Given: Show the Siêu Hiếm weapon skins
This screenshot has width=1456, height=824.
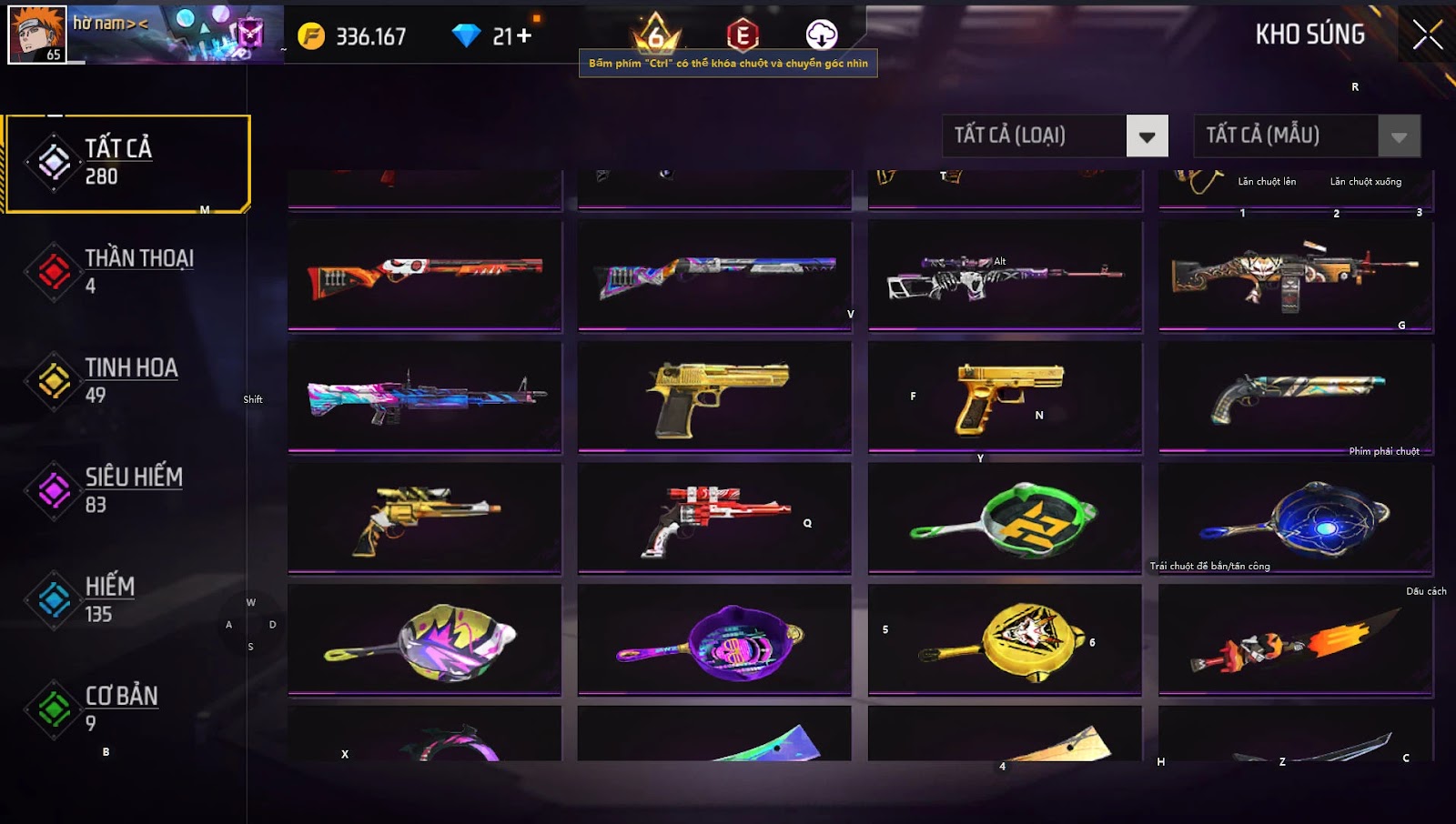Looking at the screenshot, I should (x=127, y=490).
